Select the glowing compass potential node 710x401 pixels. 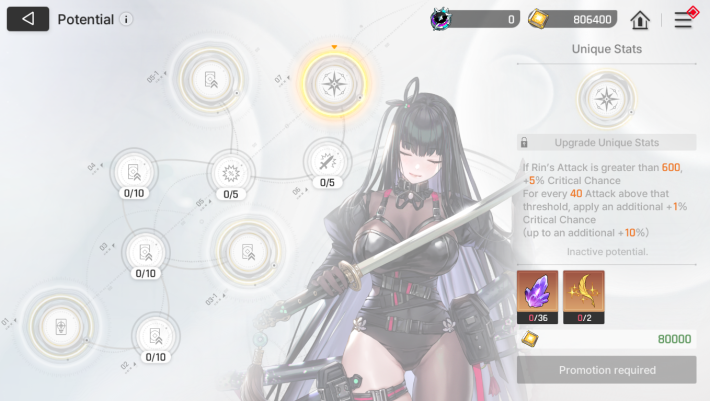tap(334, 81)
